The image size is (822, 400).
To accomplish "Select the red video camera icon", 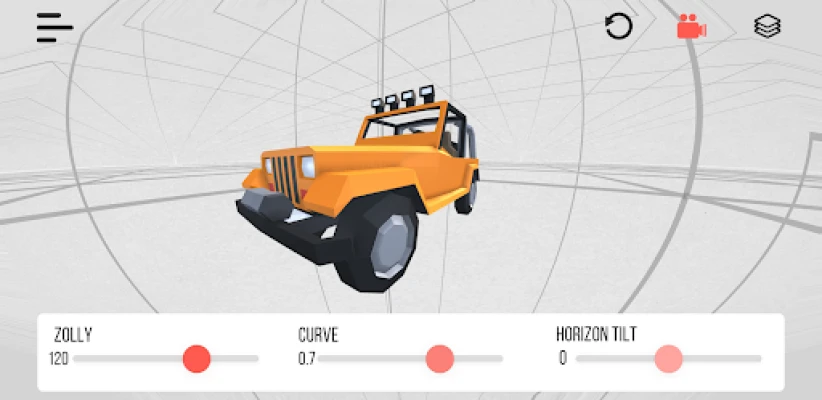I will 691,27.
